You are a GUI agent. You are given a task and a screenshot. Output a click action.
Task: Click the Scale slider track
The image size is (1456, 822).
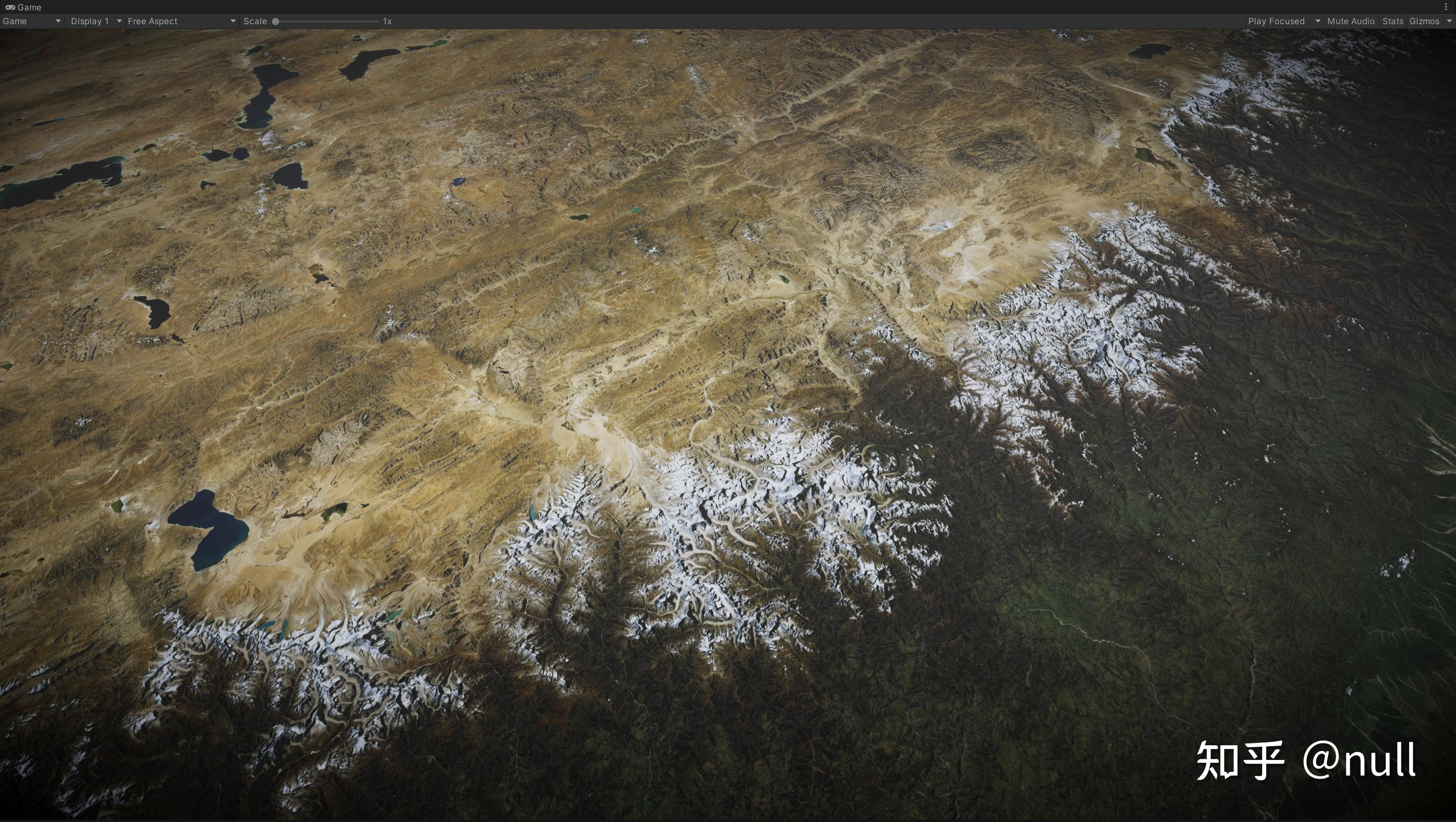click(x=328, y=21)
